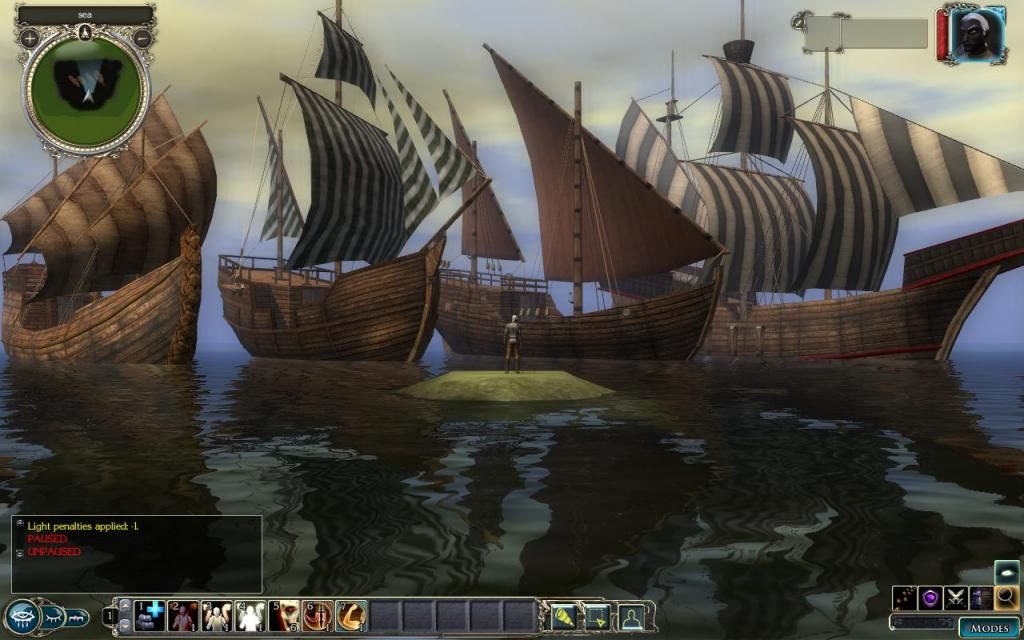This screenshot has width=1024, height=640.
Task: Use hotbar slot 5 face ability
Action: point(284,615)
